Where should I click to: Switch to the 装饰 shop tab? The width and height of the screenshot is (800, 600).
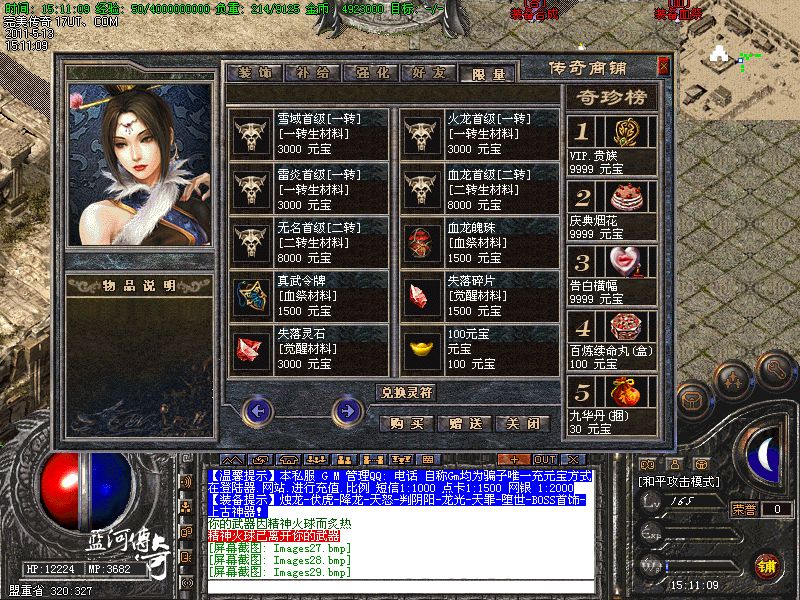(x=255, y=73)
